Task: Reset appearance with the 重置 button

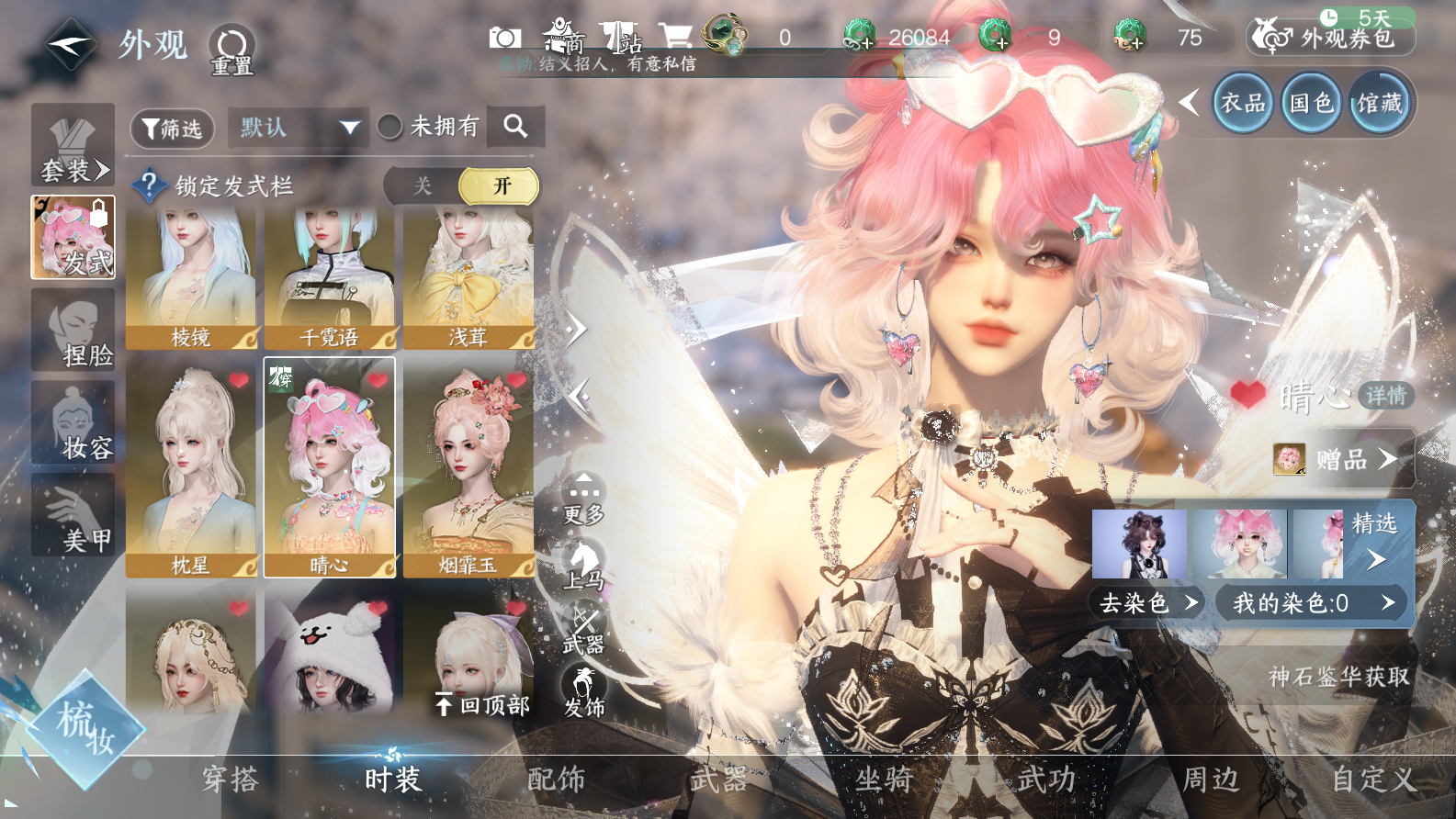Action: pos(231,50)
